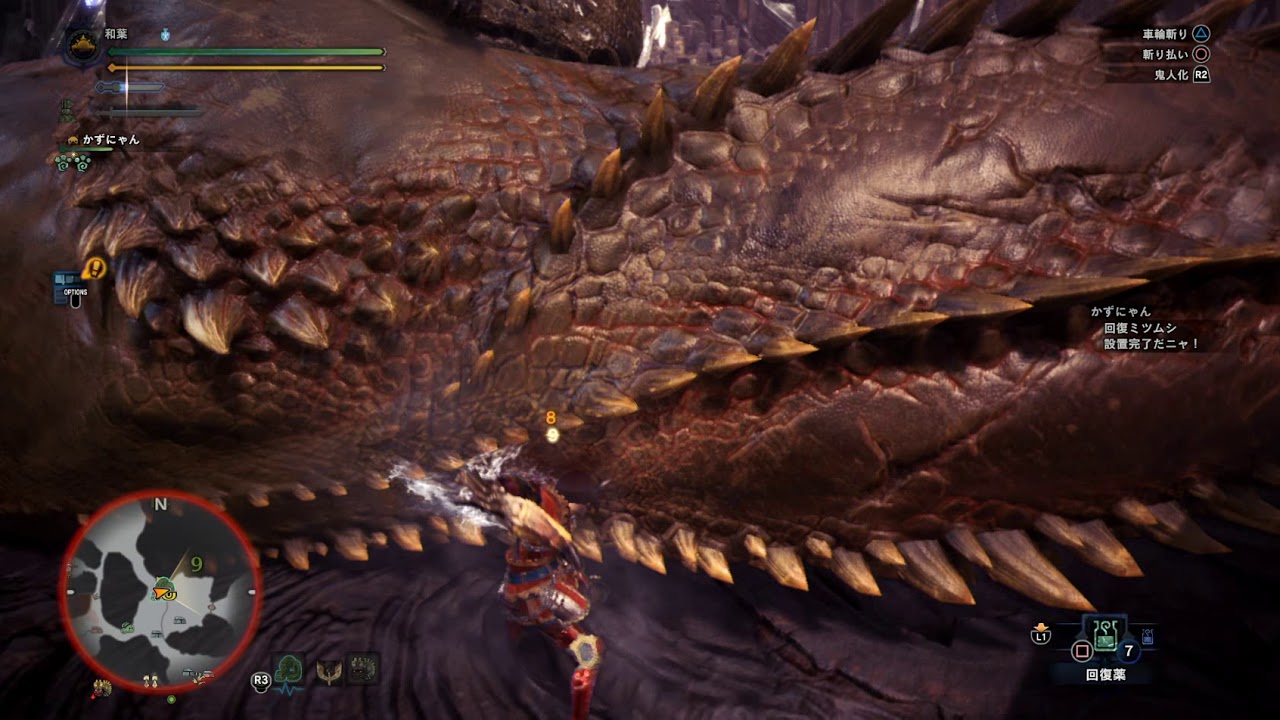This screenshot has height=720, width=1280.
Task: Click the yellow shoutout speech bubble icon
Action: [x=95, y=268]
